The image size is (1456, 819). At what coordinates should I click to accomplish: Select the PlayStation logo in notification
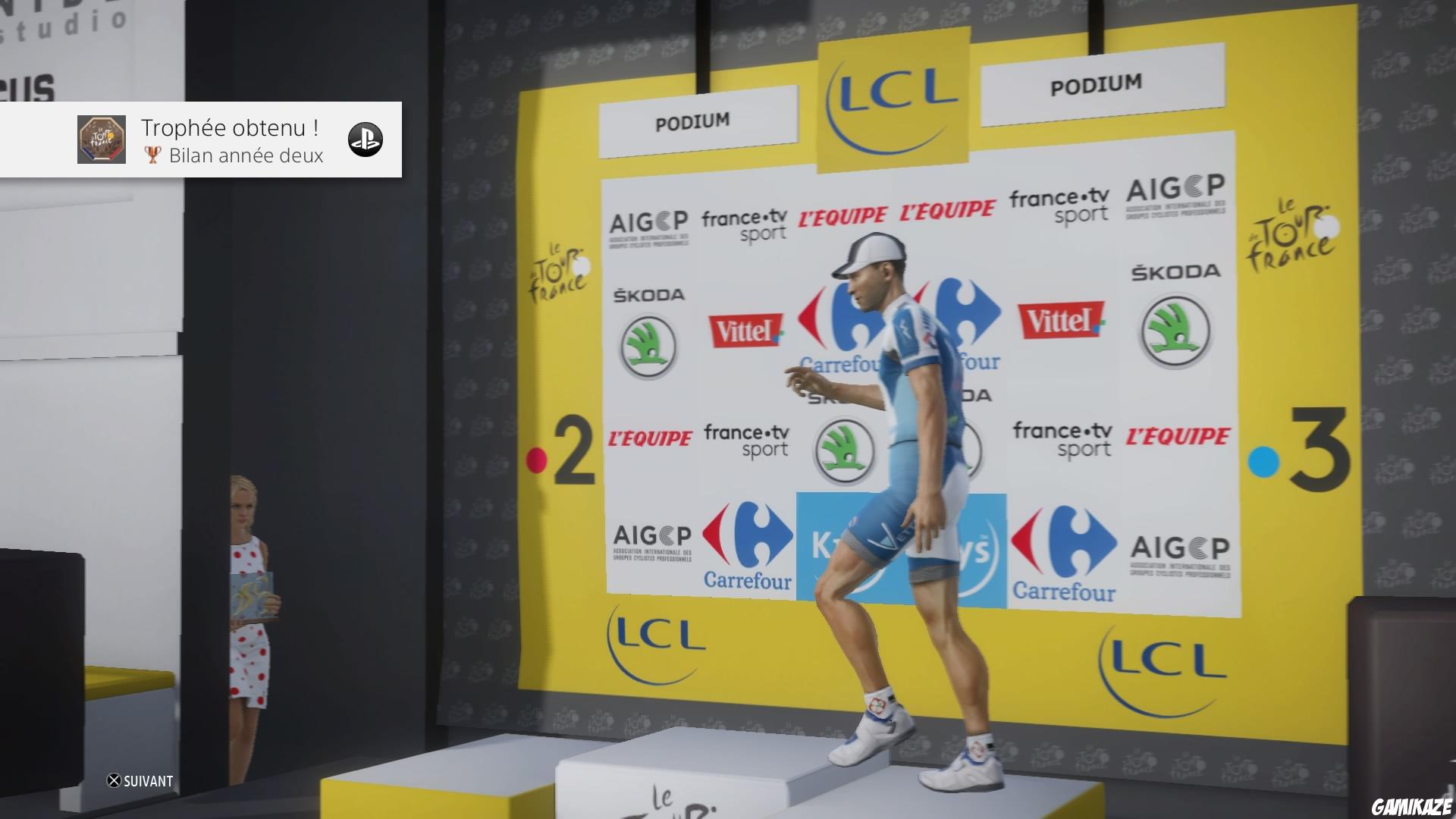365,140
